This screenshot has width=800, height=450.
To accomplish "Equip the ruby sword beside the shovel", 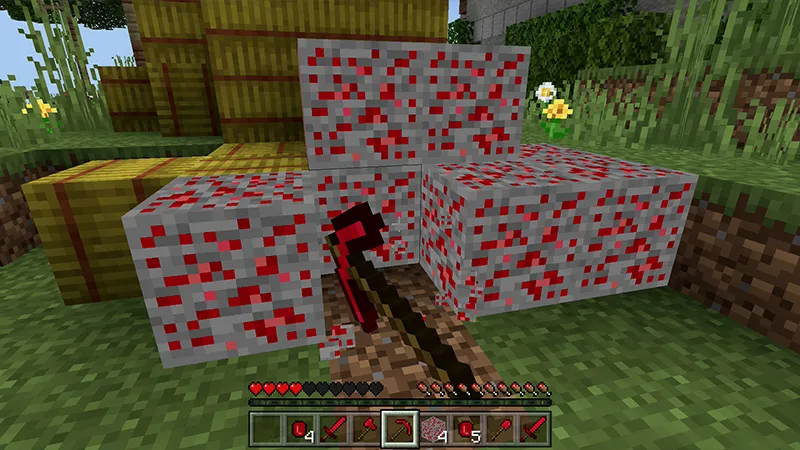I will [532, 430].
